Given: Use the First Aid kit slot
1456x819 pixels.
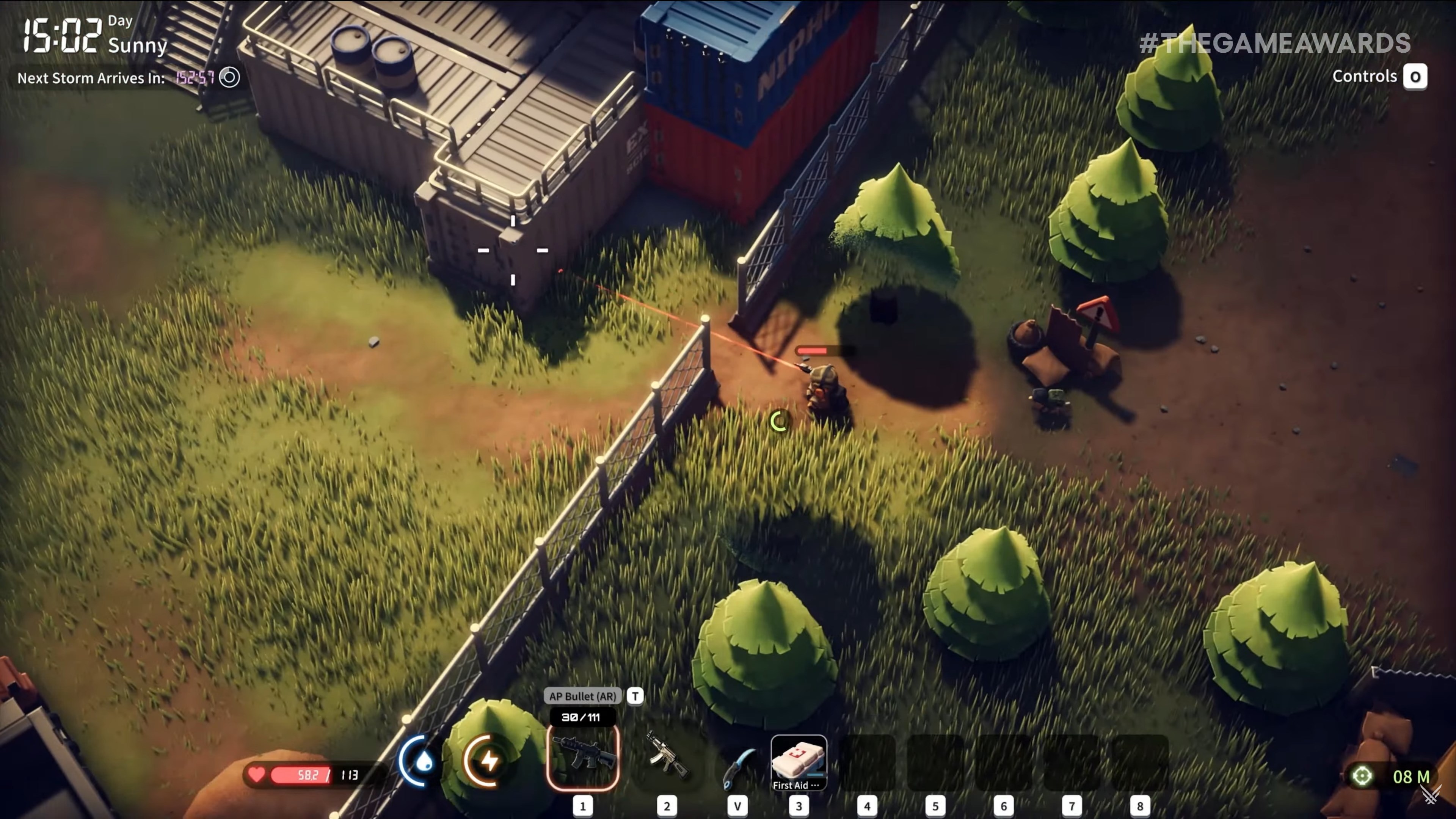Looking at the screenshot, I should [798, 761].
